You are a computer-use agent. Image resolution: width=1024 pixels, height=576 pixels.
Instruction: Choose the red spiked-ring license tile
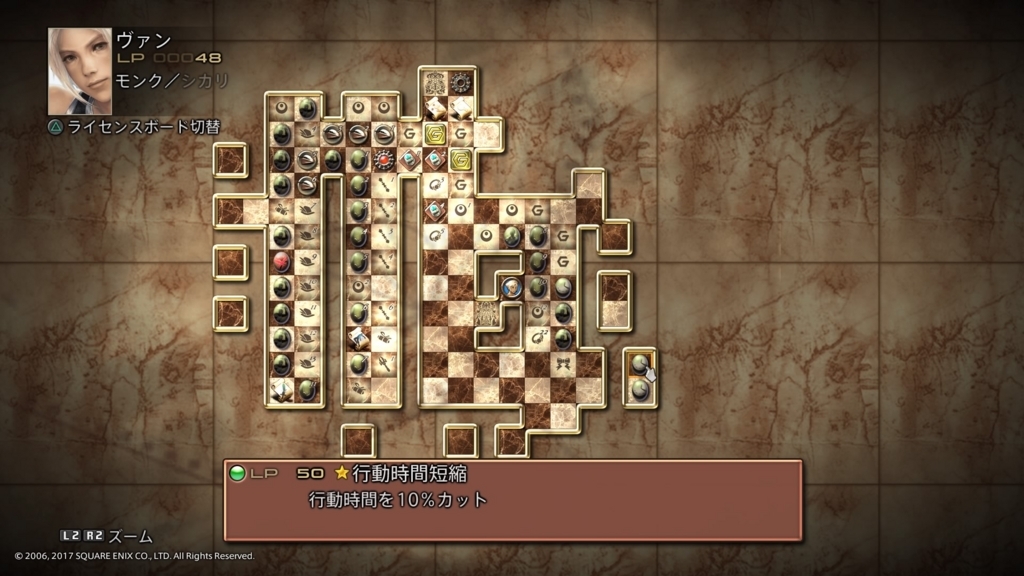383,159
